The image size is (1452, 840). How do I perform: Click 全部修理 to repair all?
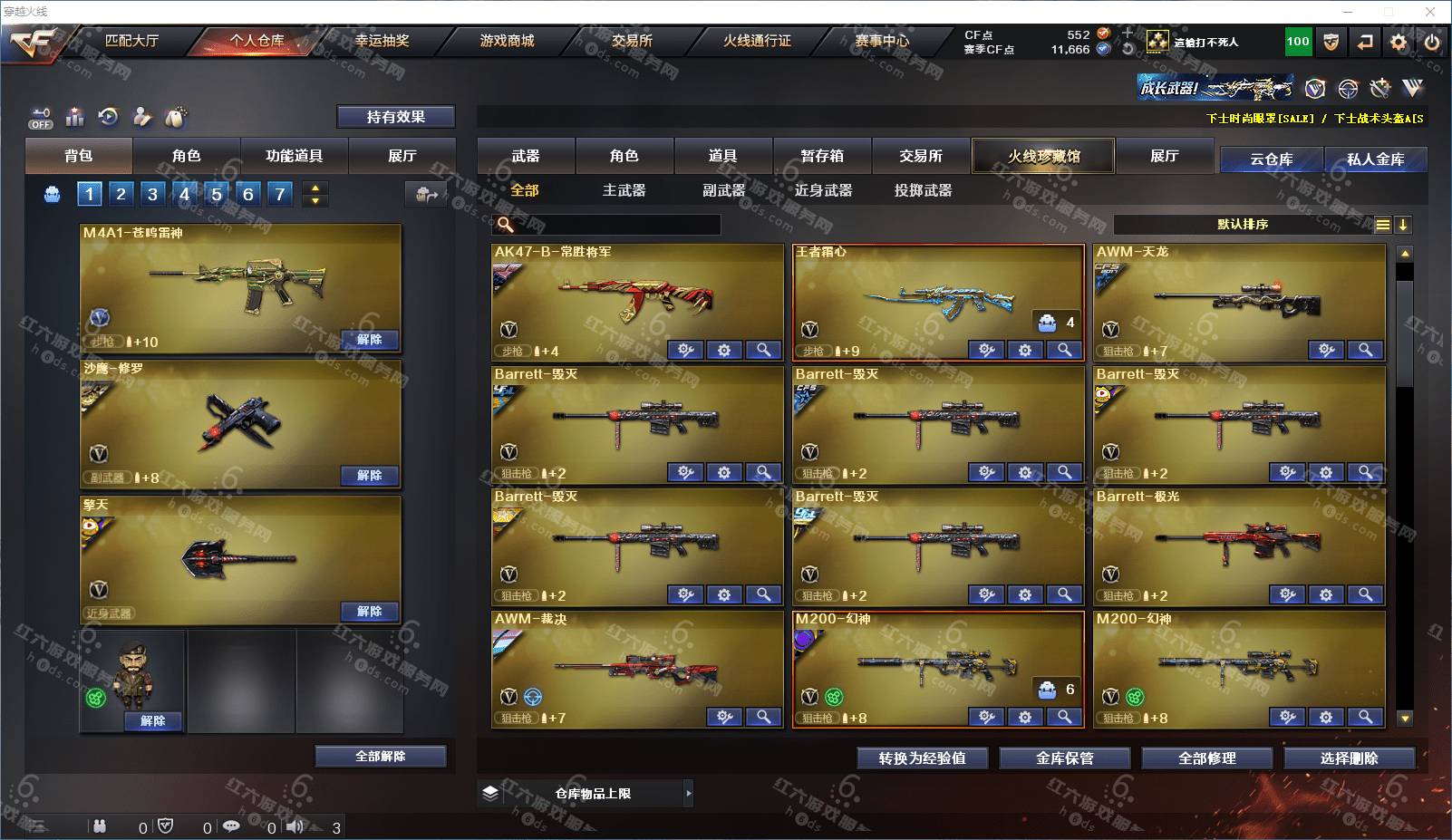(x=1206, y=758)
